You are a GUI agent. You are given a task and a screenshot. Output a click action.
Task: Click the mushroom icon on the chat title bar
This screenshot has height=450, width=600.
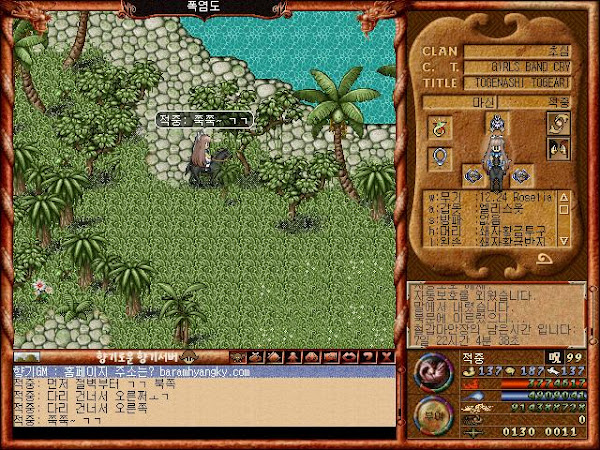coord(185,357)
